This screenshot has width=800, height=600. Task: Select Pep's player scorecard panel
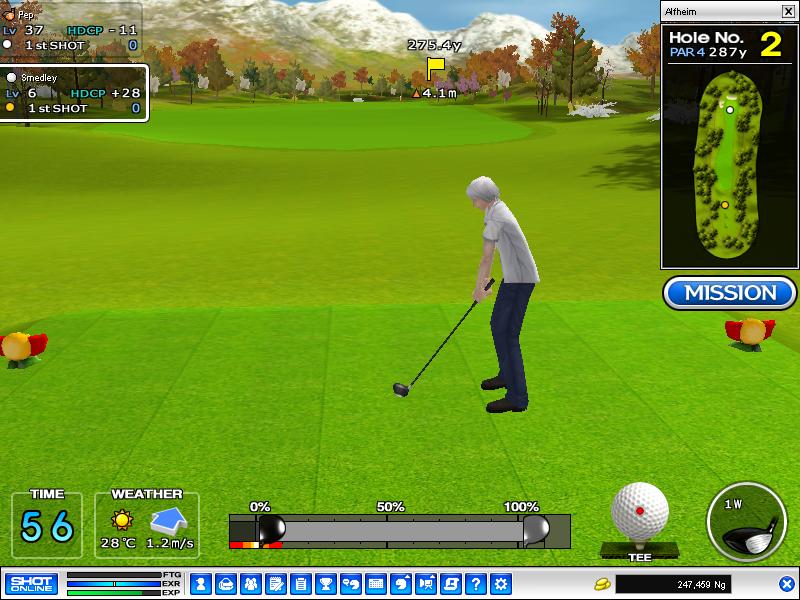[70, 30]
